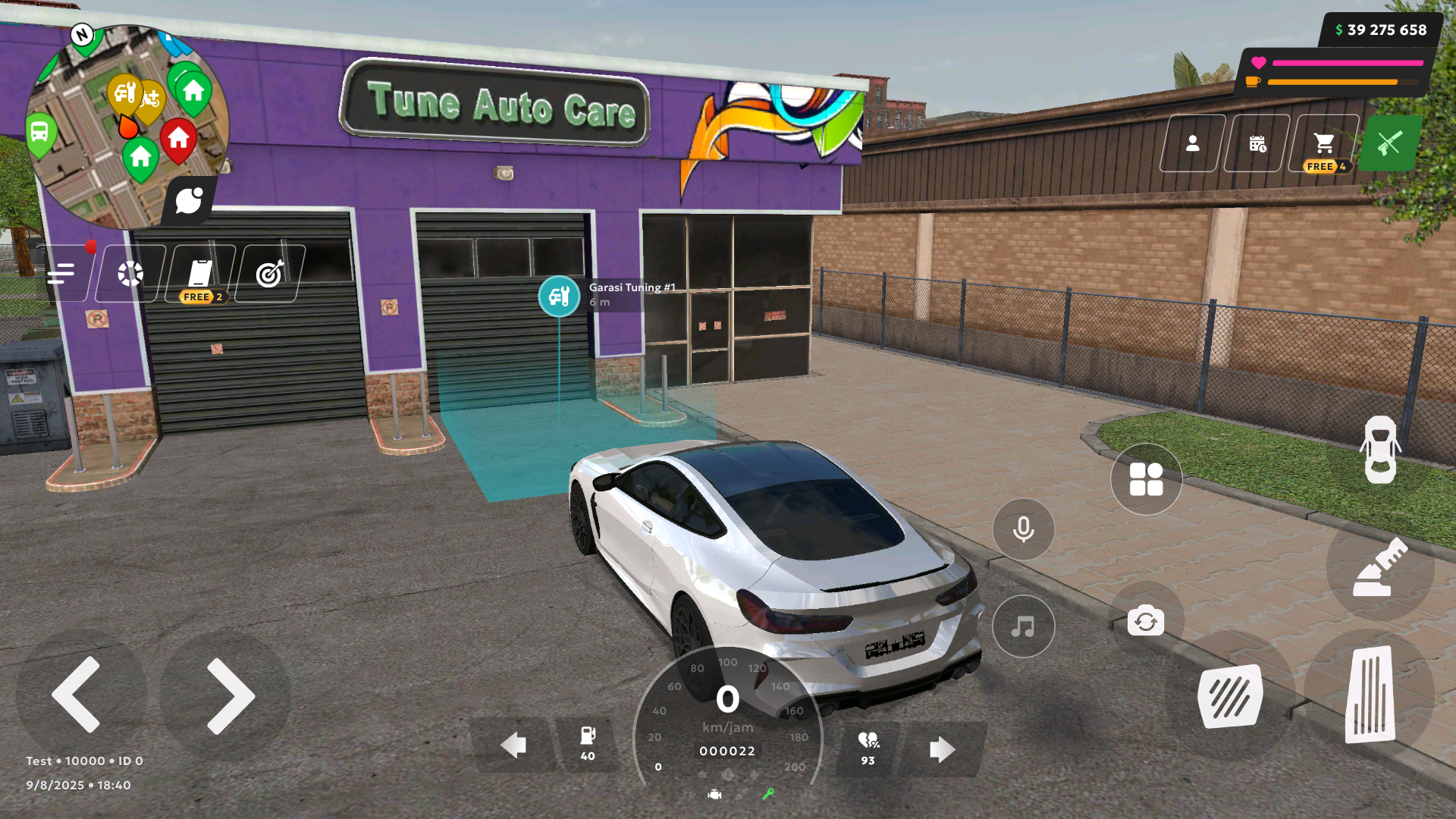Screen dimensions: 1456x819
Task: Open the shopping cart store
Action: 1324,144
